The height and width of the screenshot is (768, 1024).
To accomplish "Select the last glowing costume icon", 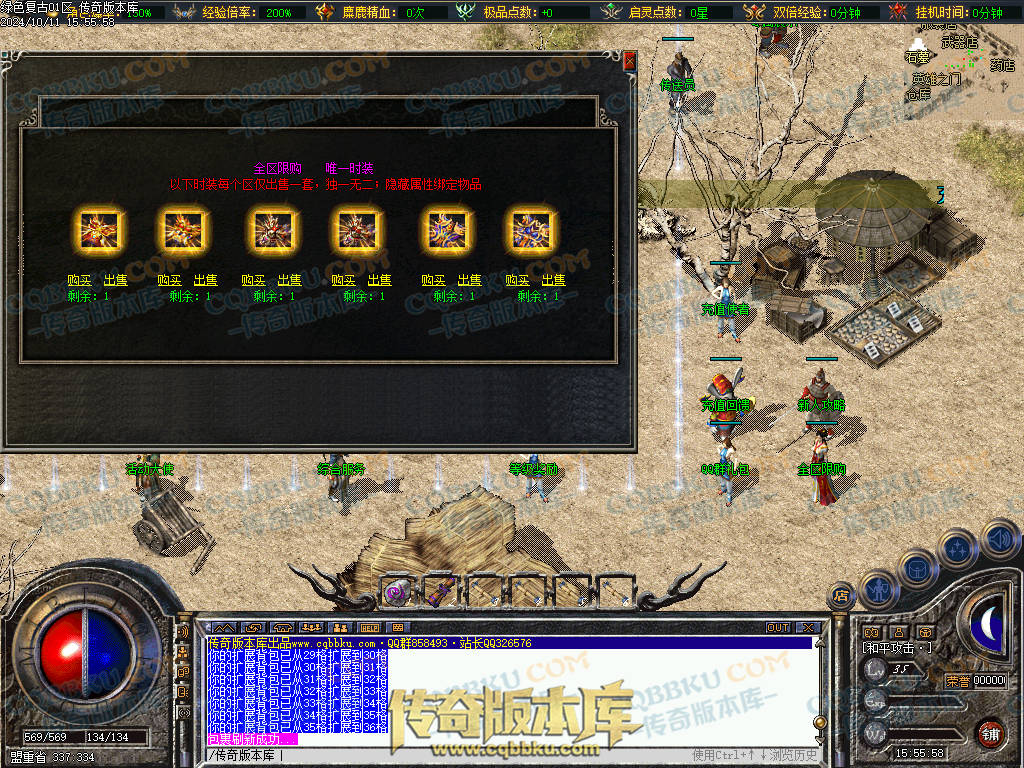I will pyautogui.click(x=534, y=231).
